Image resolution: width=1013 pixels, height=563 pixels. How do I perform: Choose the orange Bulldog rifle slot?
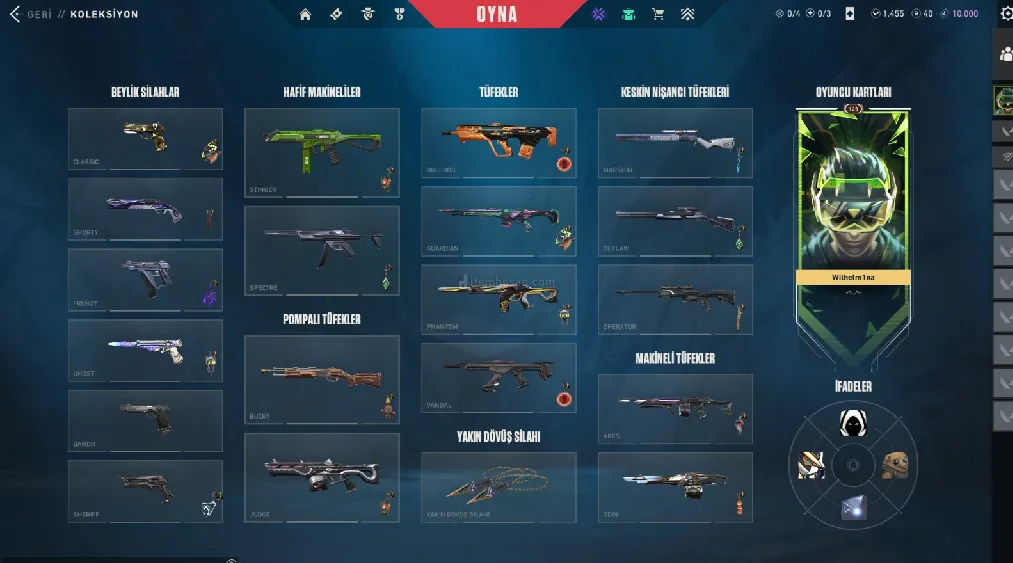click(498, 143)
